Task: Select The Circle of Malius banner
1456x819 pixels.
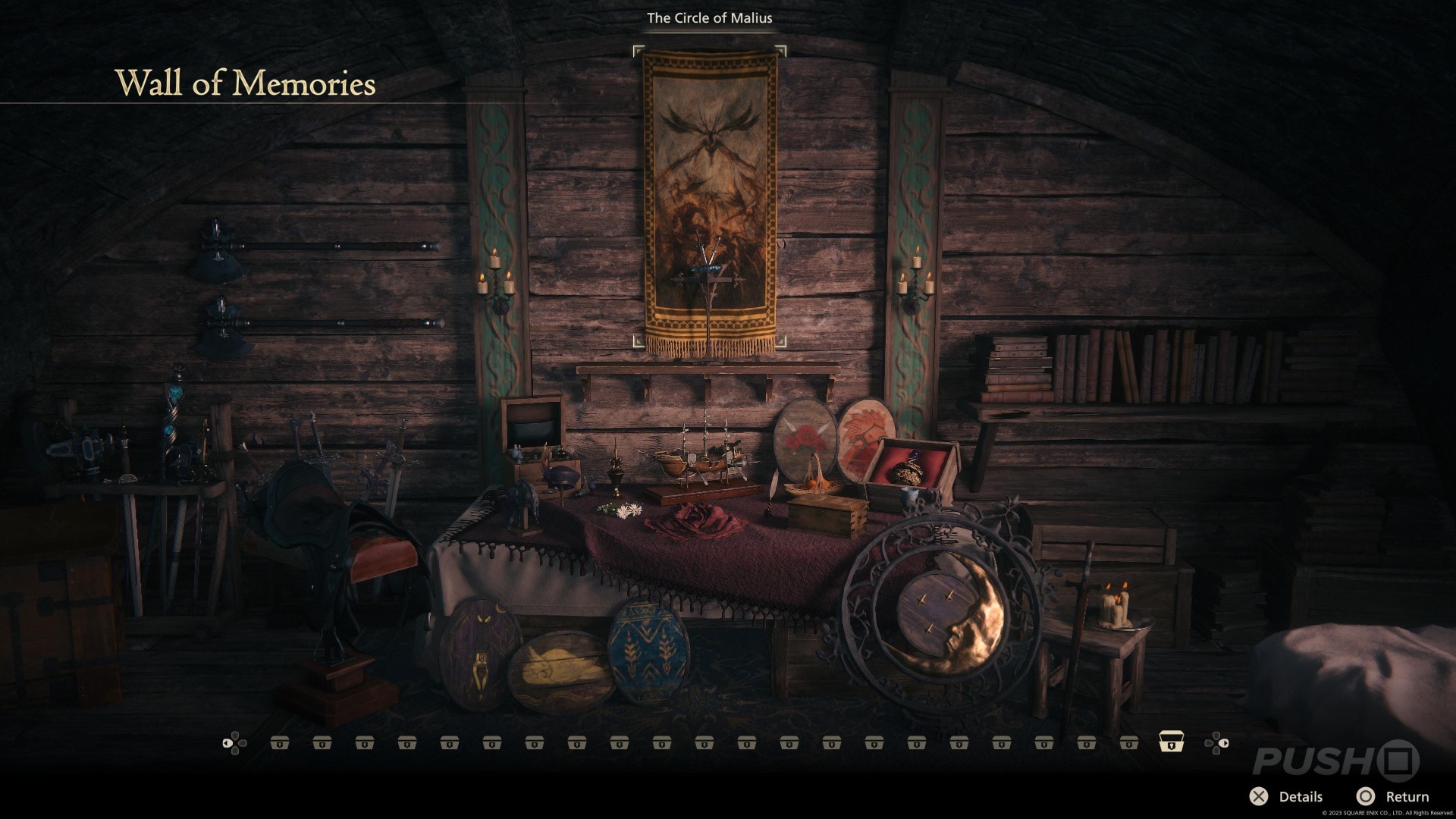Action: pos(711,197)
